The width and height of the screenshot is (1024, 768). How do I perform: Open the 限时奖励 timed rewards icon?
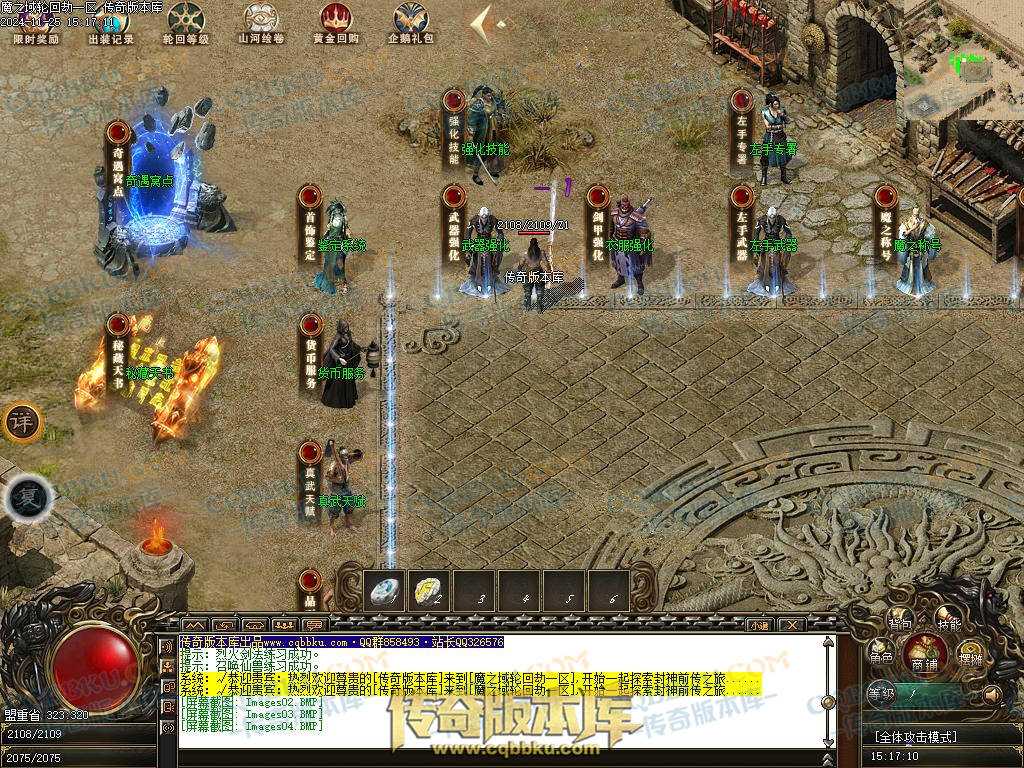tap(36, 21)
